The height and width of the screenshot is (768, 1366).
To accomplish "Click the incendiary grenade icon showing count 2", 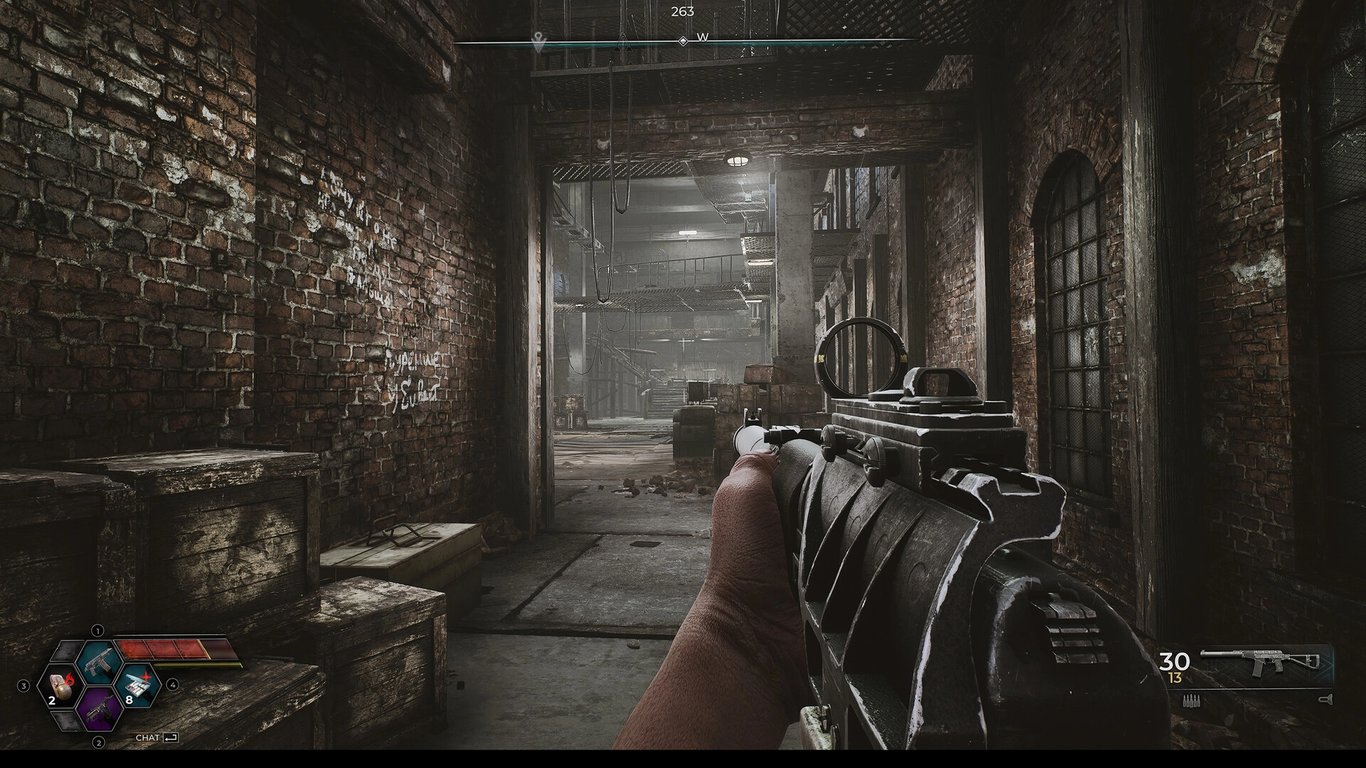I will click(x=60, y=686).
